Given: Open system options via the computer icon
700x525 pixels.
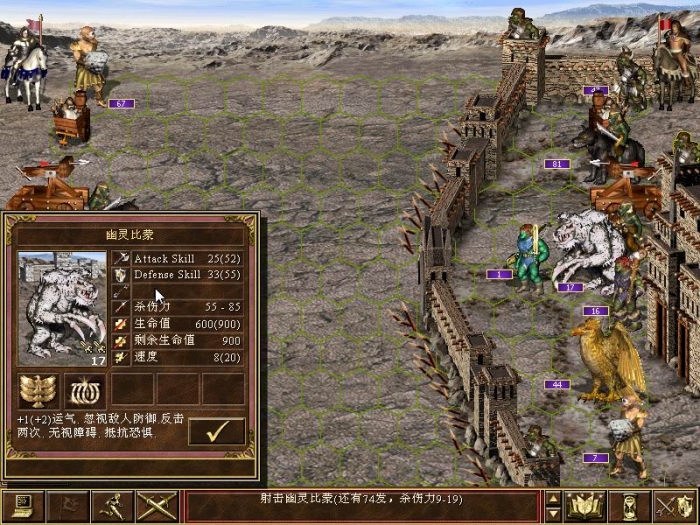Looking at the screenshot, I should [22, 506].
